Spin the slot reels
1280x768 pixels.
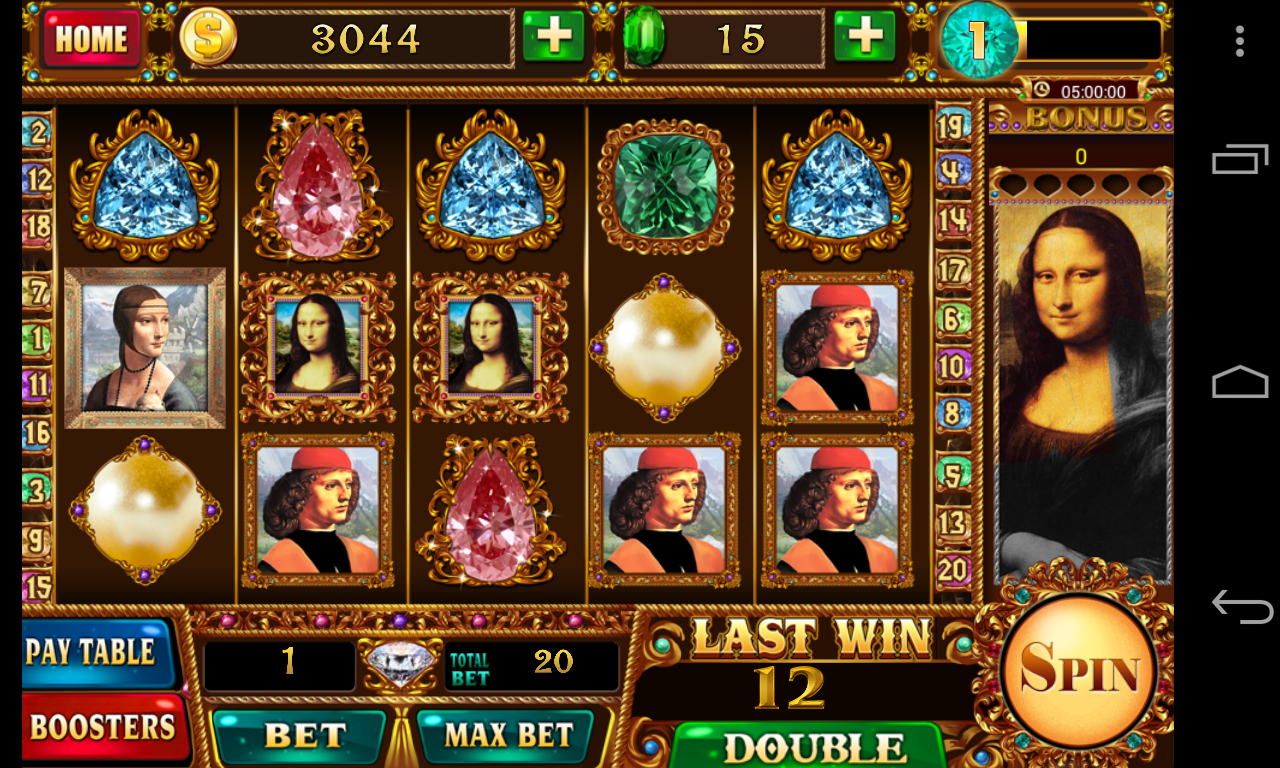[x=1078, y=671]
